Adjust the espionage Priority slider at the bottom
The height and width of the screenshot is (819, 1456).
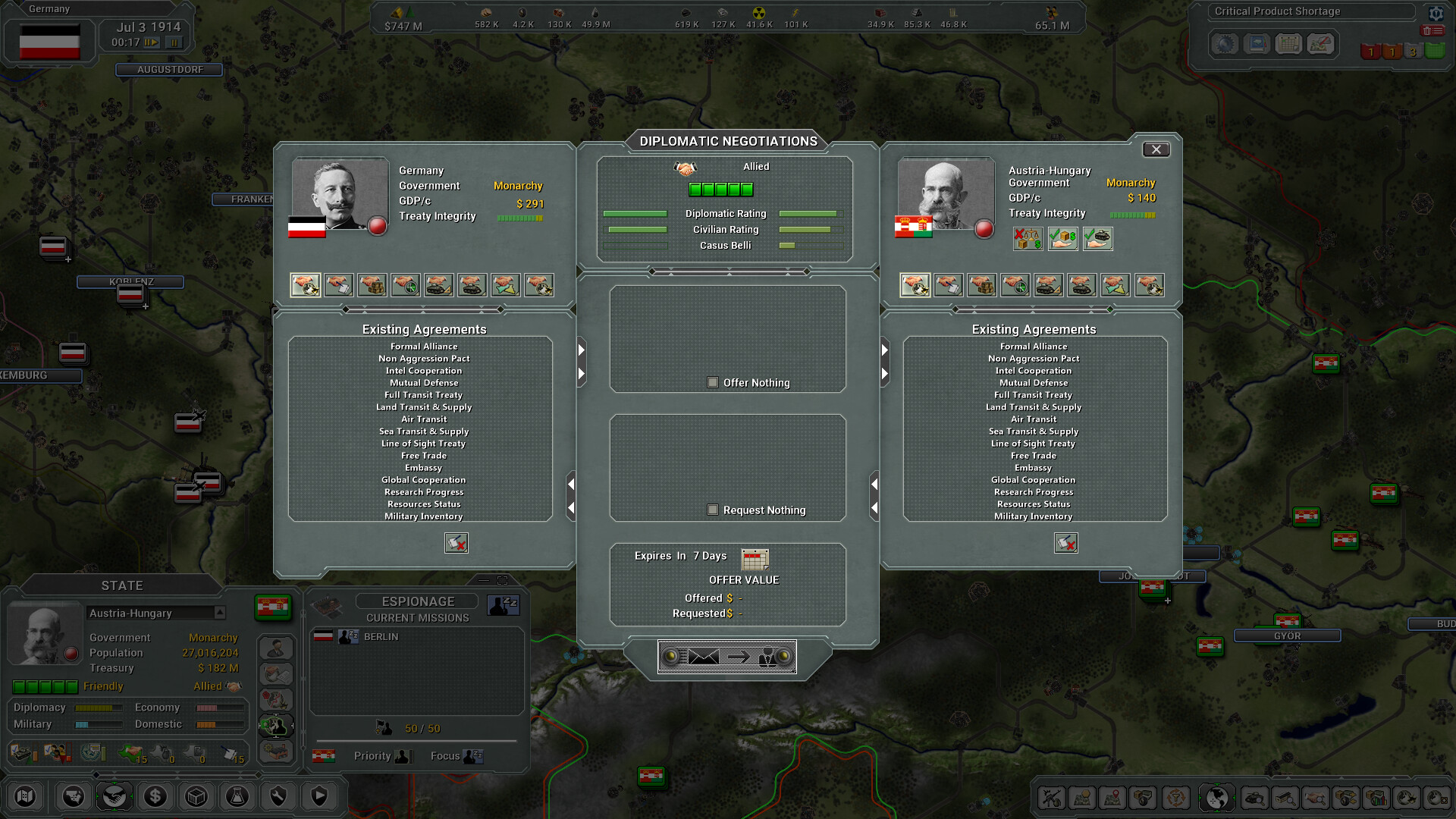tap(404, 756)
